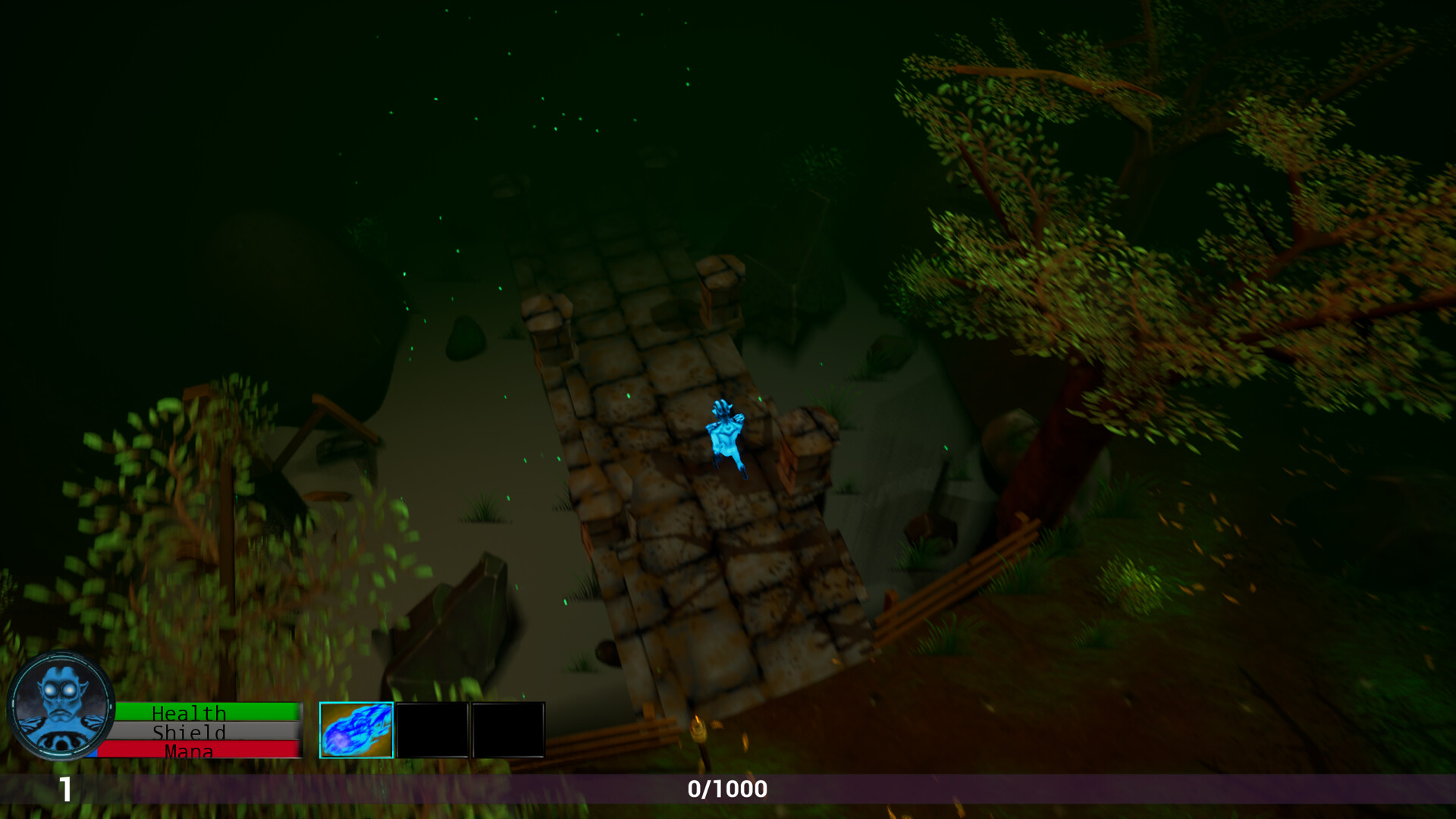Click the blue character portrait
Image resolution: width=1456 pixels, height=819 pixels.
(x=61, y=706)
